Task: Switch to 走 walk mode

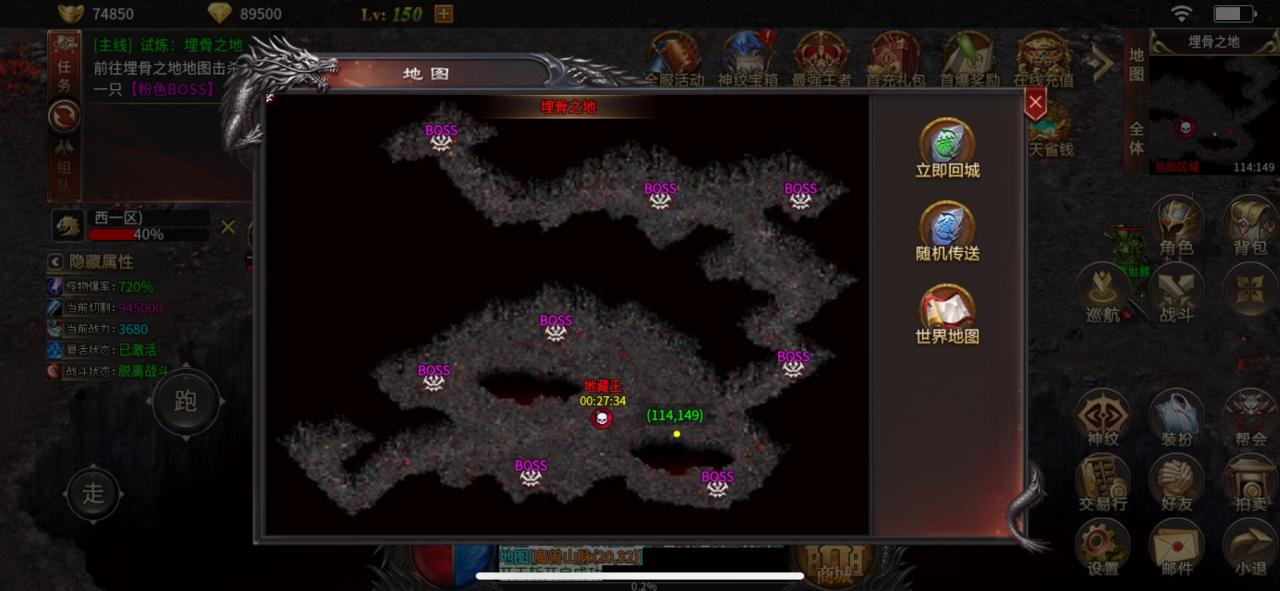Action: (x=93, y=493)
